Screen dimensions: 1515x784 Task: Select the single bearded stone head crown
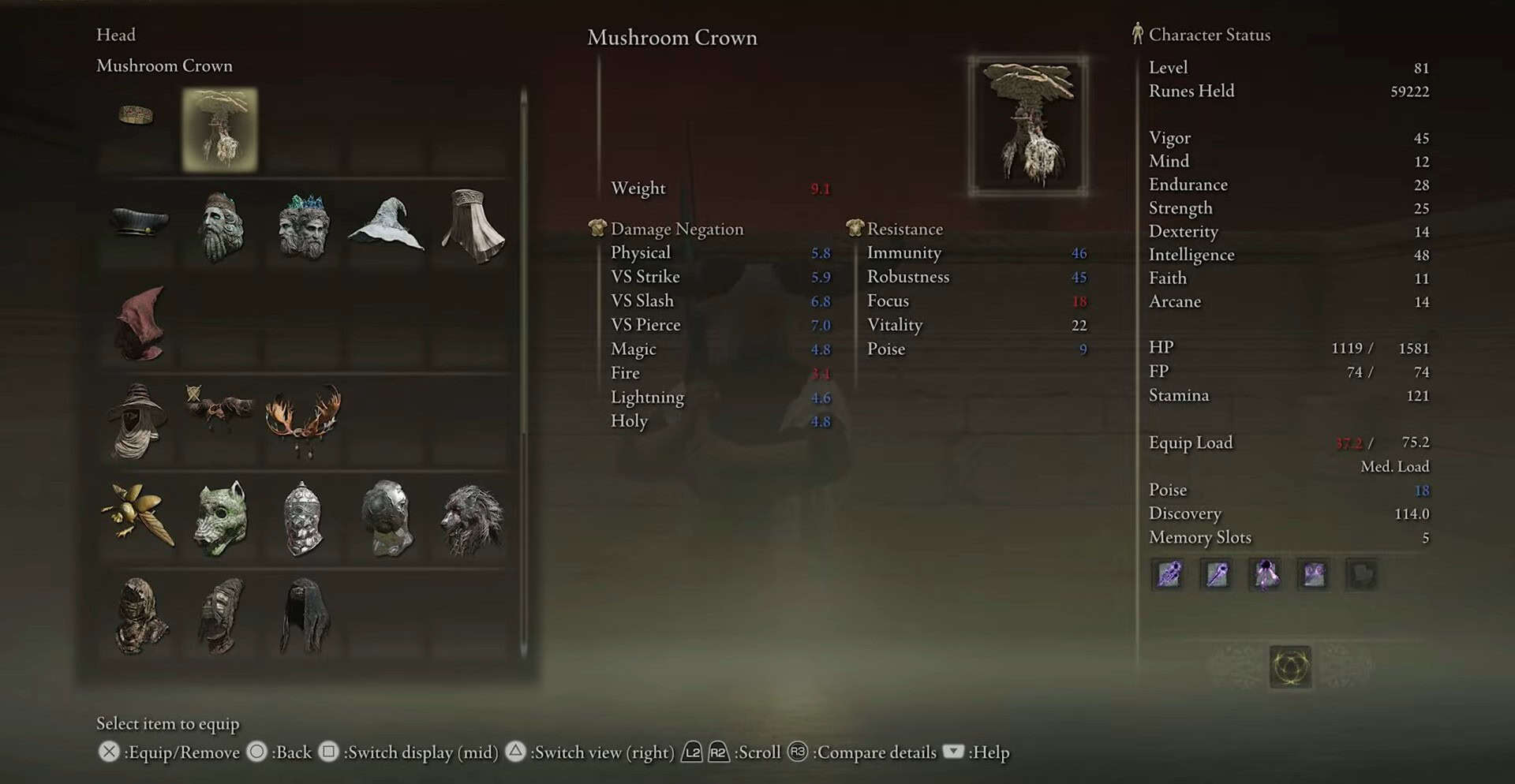(x=220, y=226)
